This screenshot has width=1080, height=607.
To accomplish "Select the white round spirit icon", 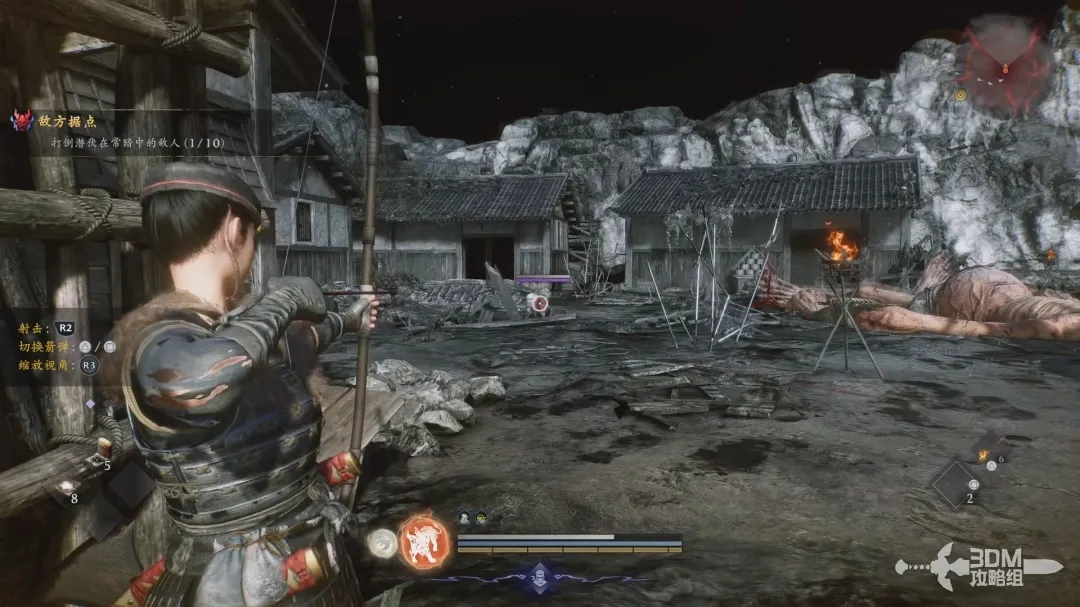I will (380, 543).
